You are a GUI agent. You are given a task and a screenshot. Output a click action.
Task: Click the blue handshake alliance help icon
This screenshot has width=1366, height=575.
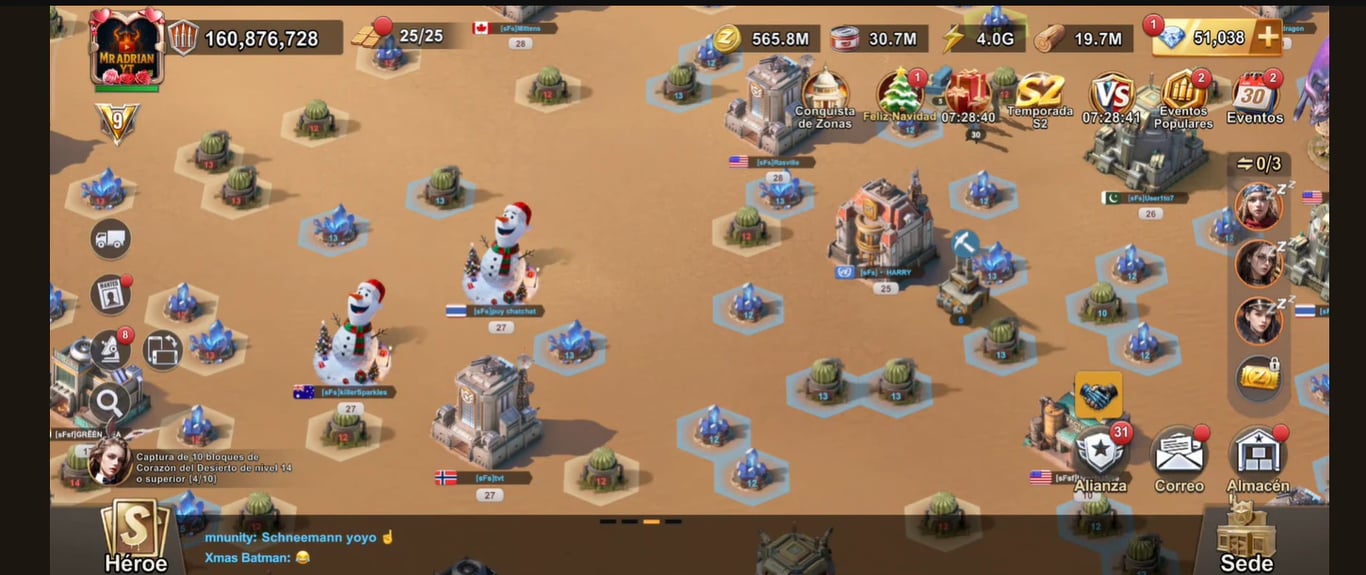coord(1098,395)
